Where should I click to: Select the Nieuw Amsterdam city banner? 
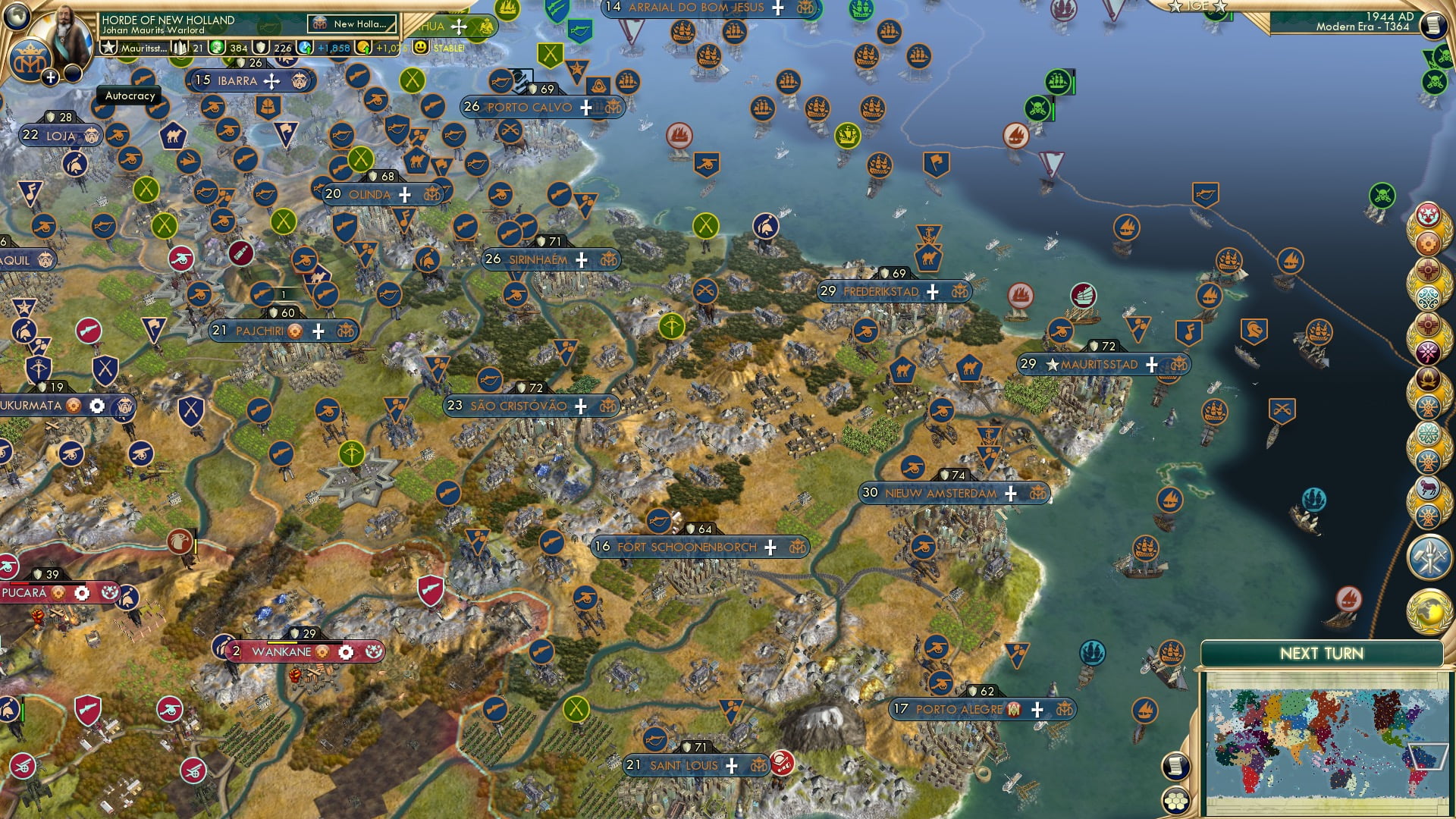[x=940, y=494]
